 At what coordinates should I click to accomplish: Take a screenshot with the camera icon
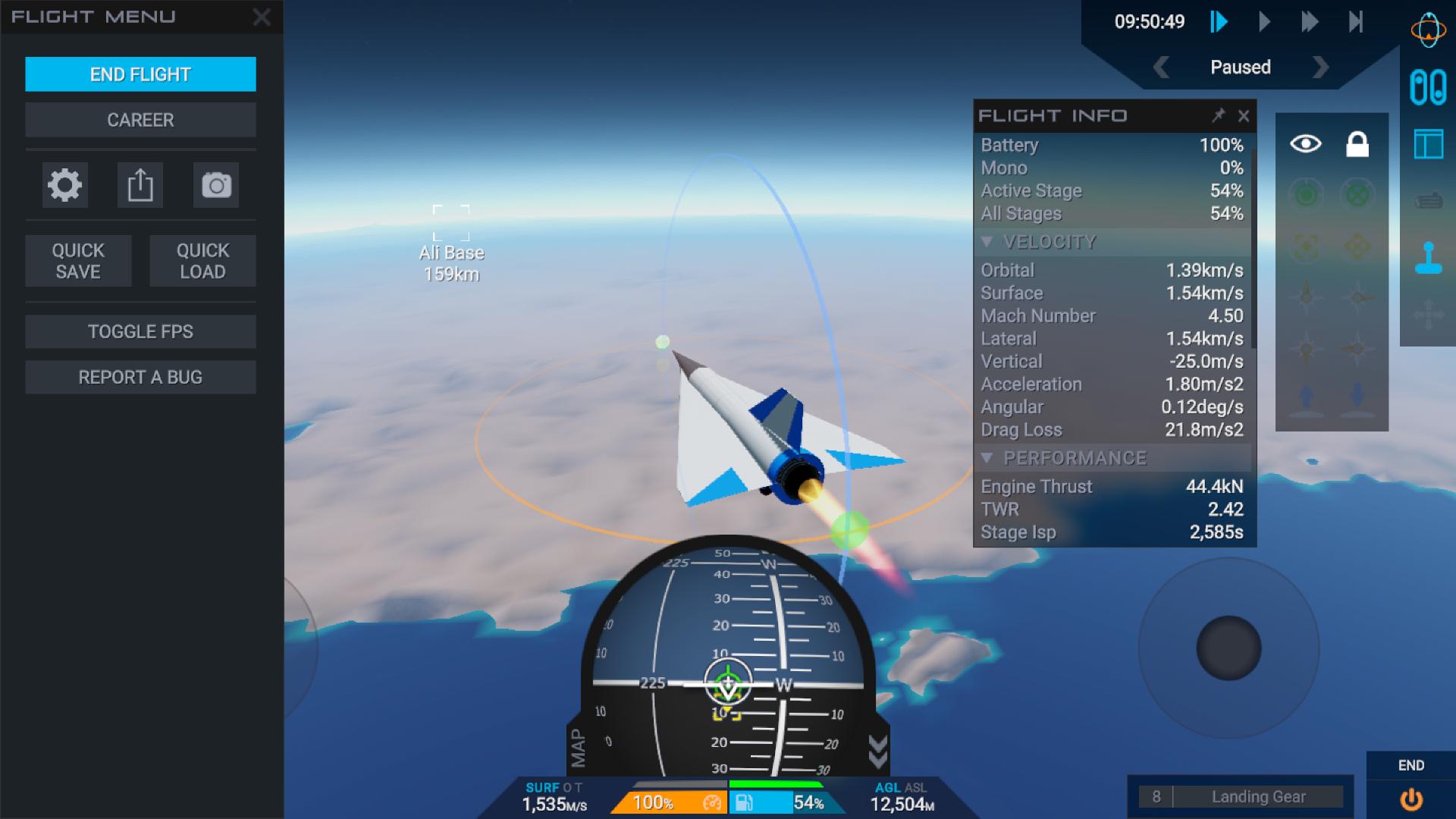[216, 185]
